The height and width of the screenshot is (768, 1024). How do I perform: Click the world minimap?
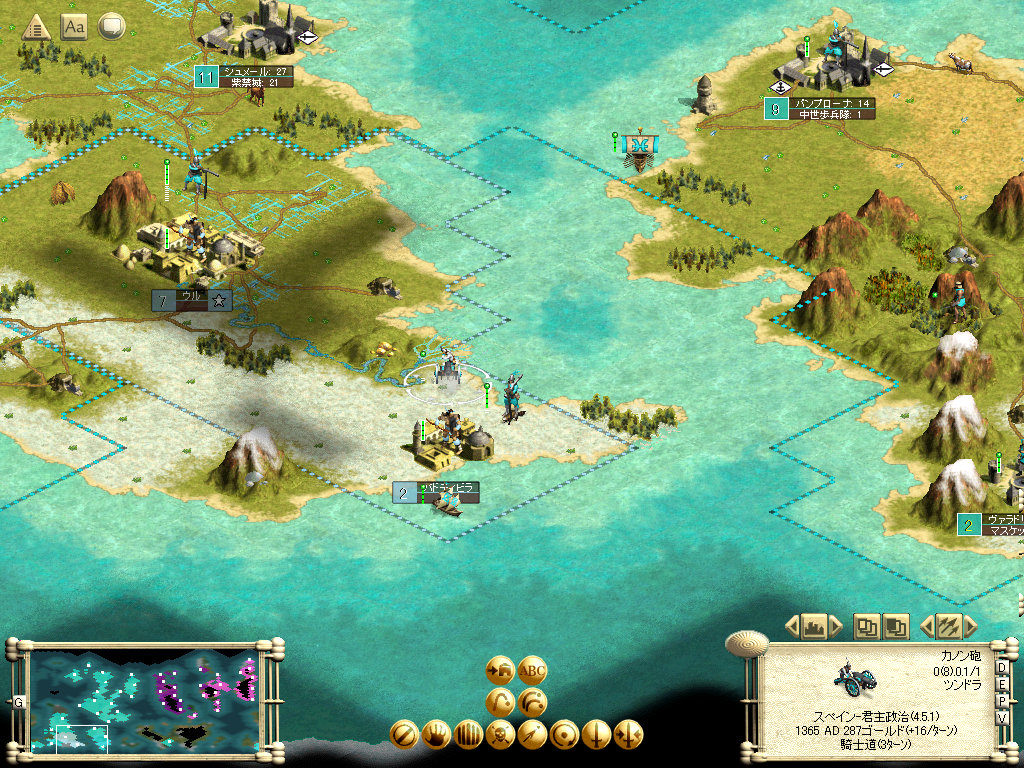(141, 700)
